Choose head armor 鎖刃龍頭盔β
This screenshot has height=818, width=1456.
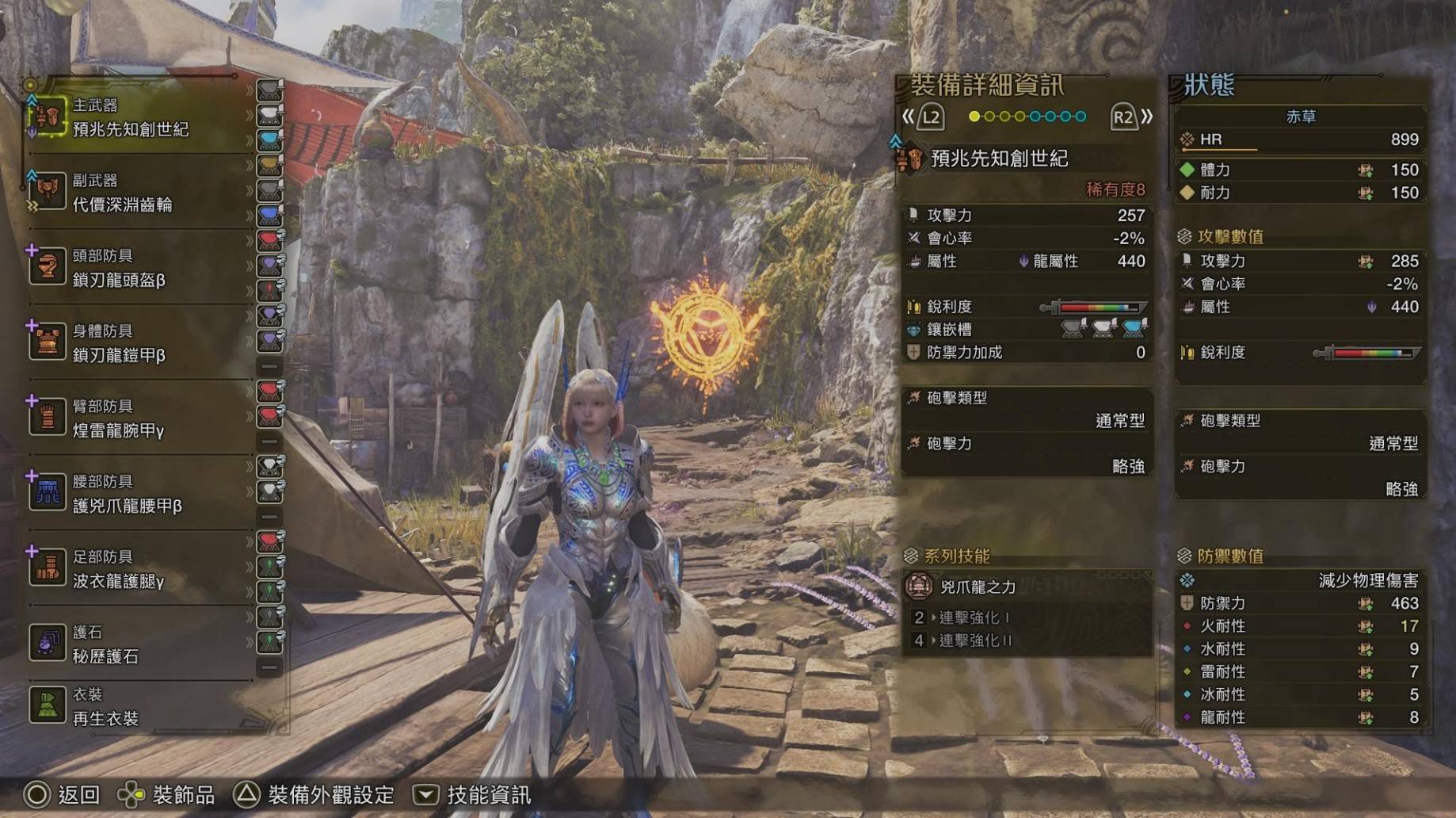pos(119,269)
